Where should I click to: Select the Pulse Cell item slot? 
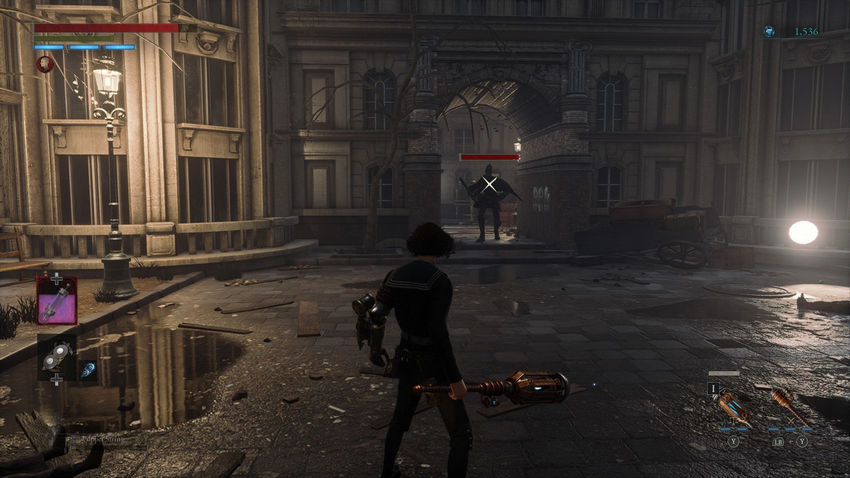point(56,300)
